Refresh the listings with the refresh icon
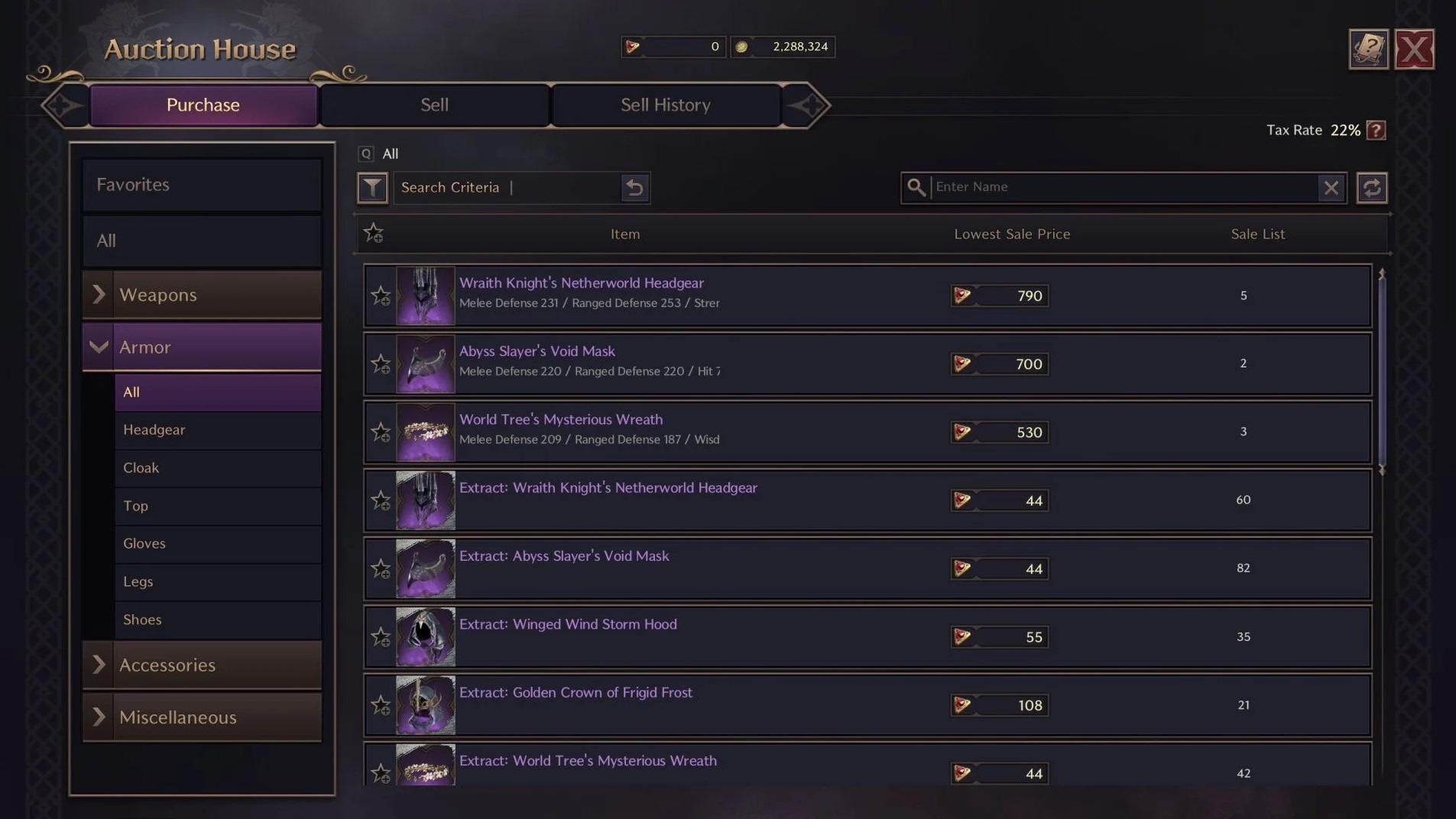1456x819 pixels. [1372, 187]
